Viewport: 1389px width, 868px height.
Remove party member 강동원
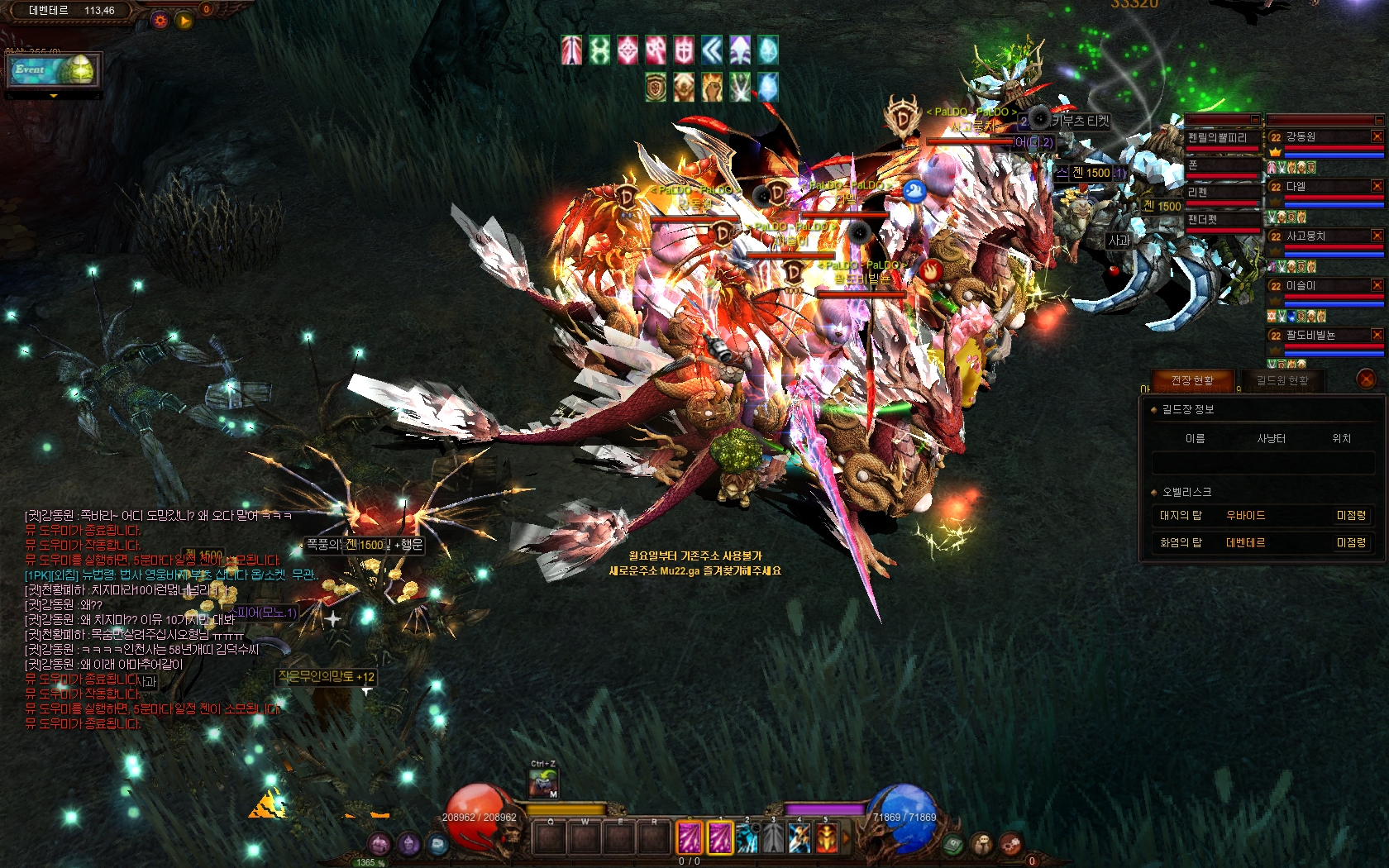1377,136
